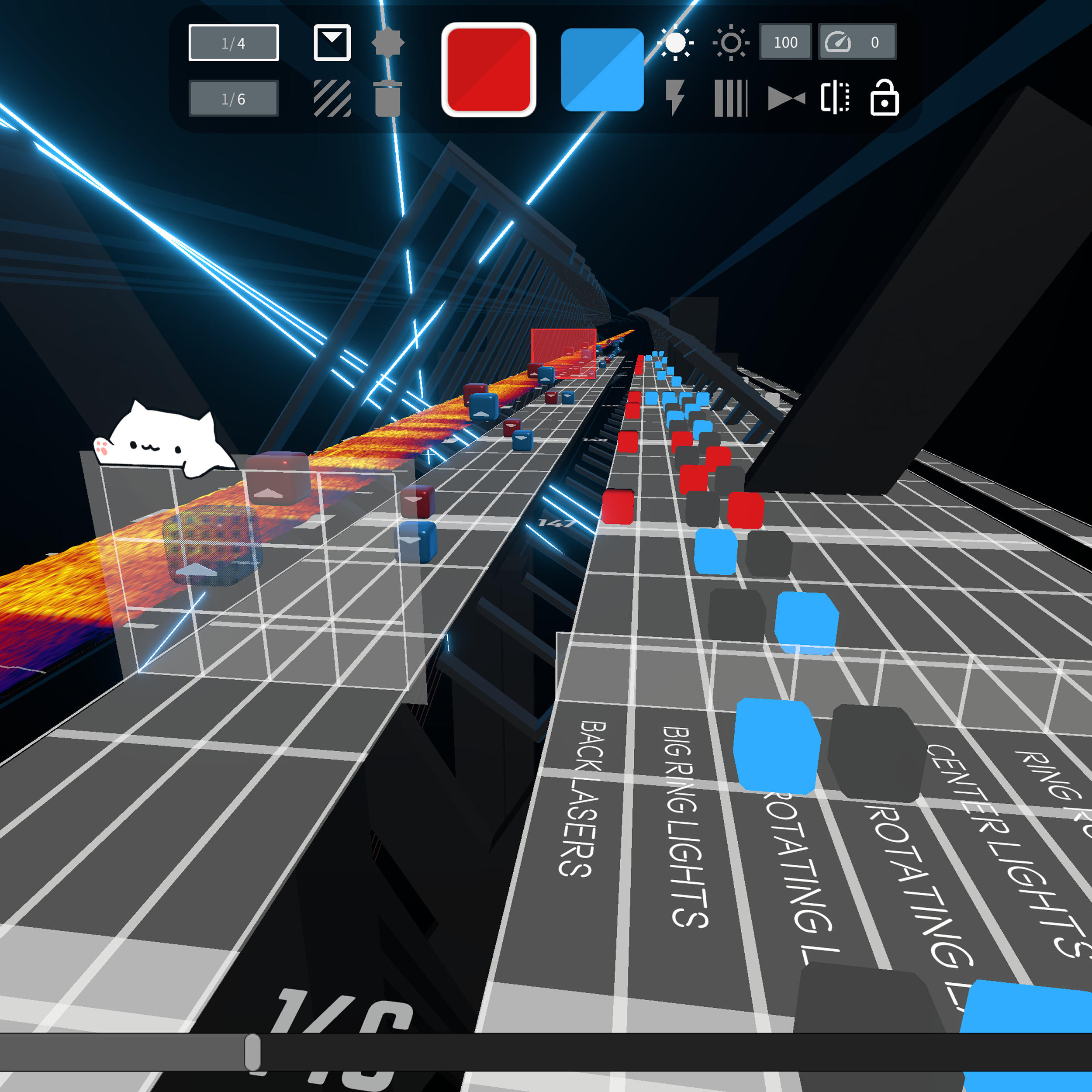Toggle the outlined sun light-off event

(730, 41)
